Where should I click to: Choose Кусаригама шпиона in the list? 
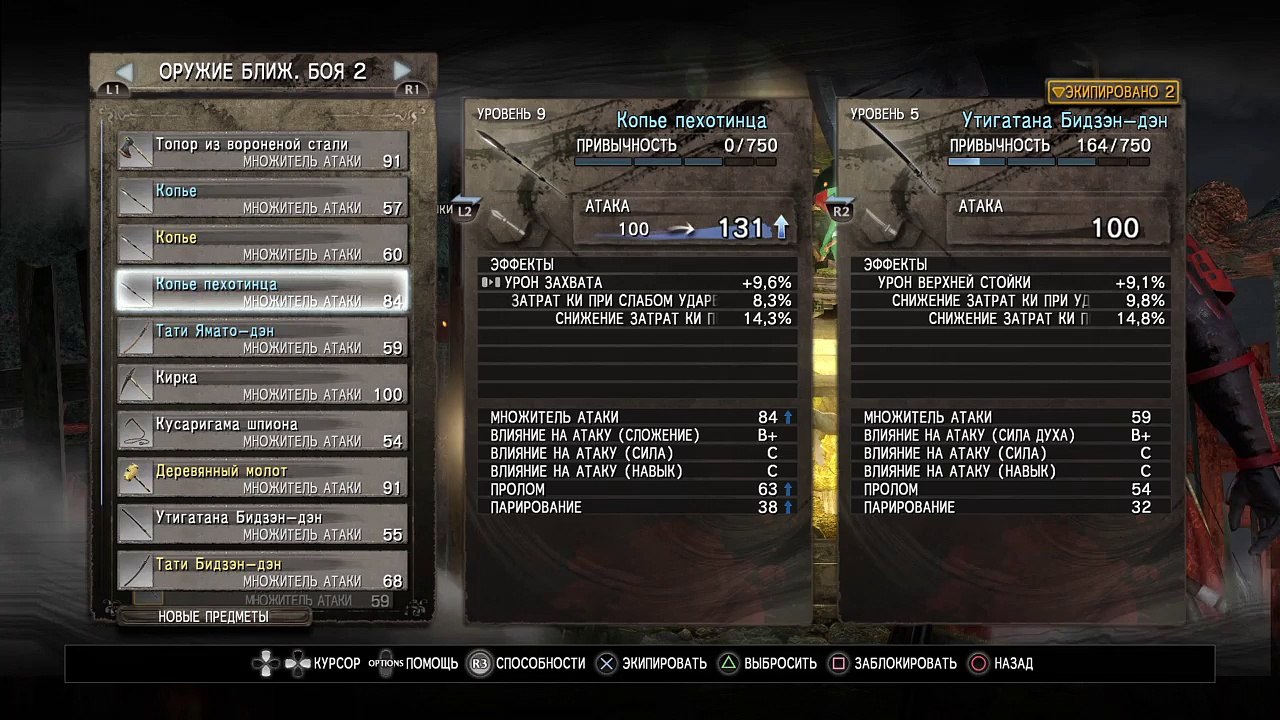tap(262, 432)
